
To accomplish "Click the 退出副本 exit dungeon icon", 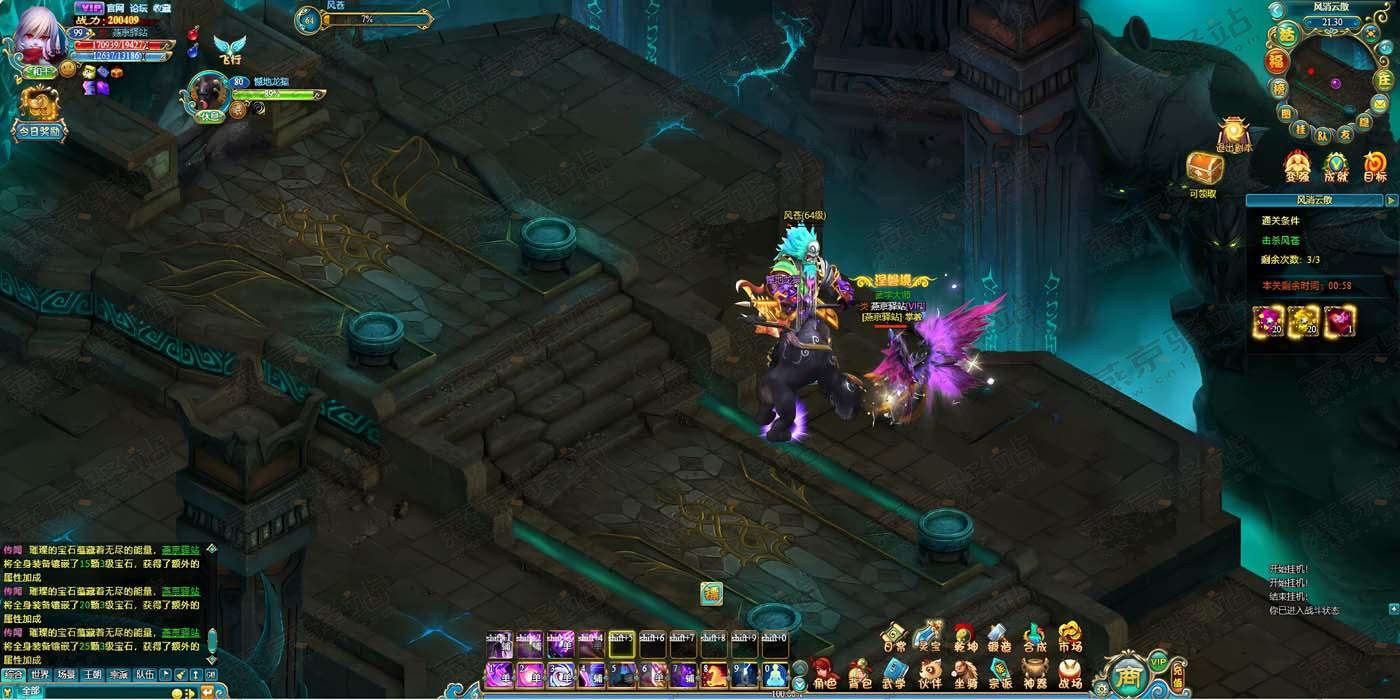I will click(1234, 135).
